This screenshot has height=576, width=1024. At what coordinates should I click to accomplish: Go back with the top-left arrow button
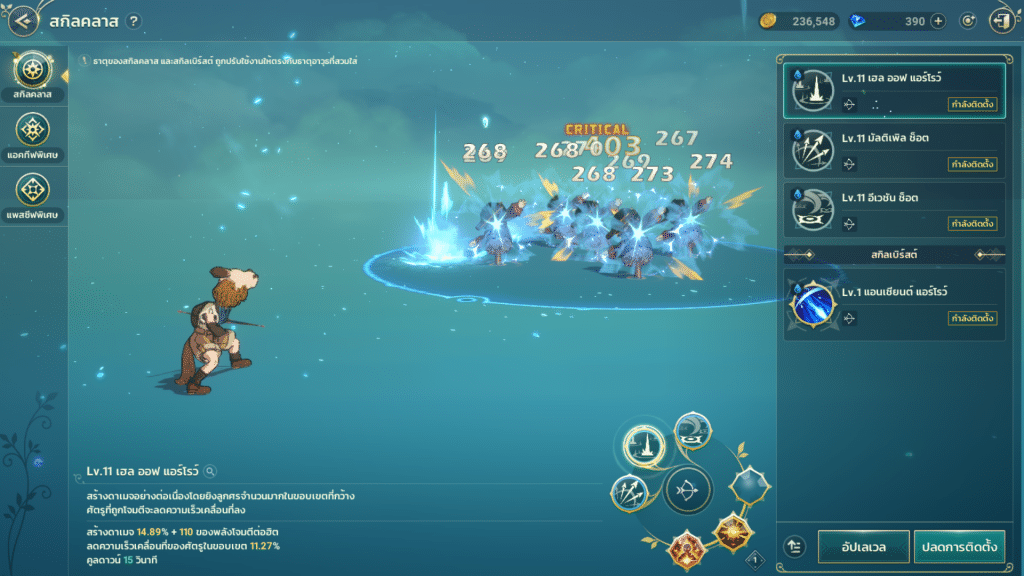[22, 21]
